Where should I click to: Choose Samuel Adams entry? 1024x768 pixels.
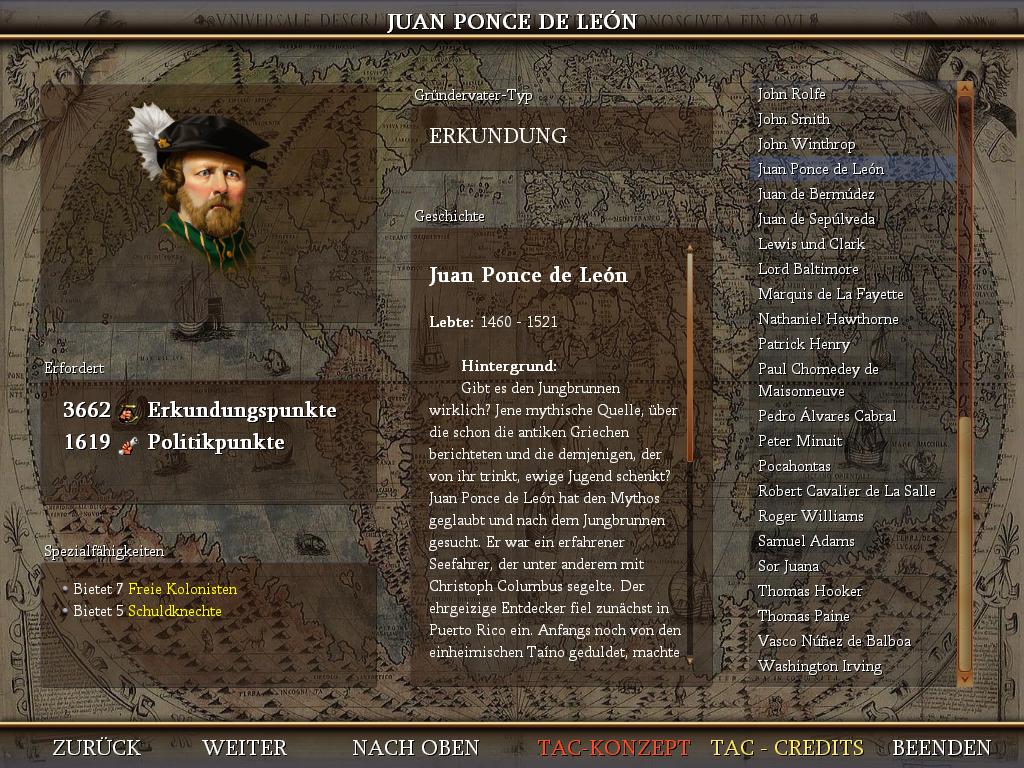[x=806, y=541]
